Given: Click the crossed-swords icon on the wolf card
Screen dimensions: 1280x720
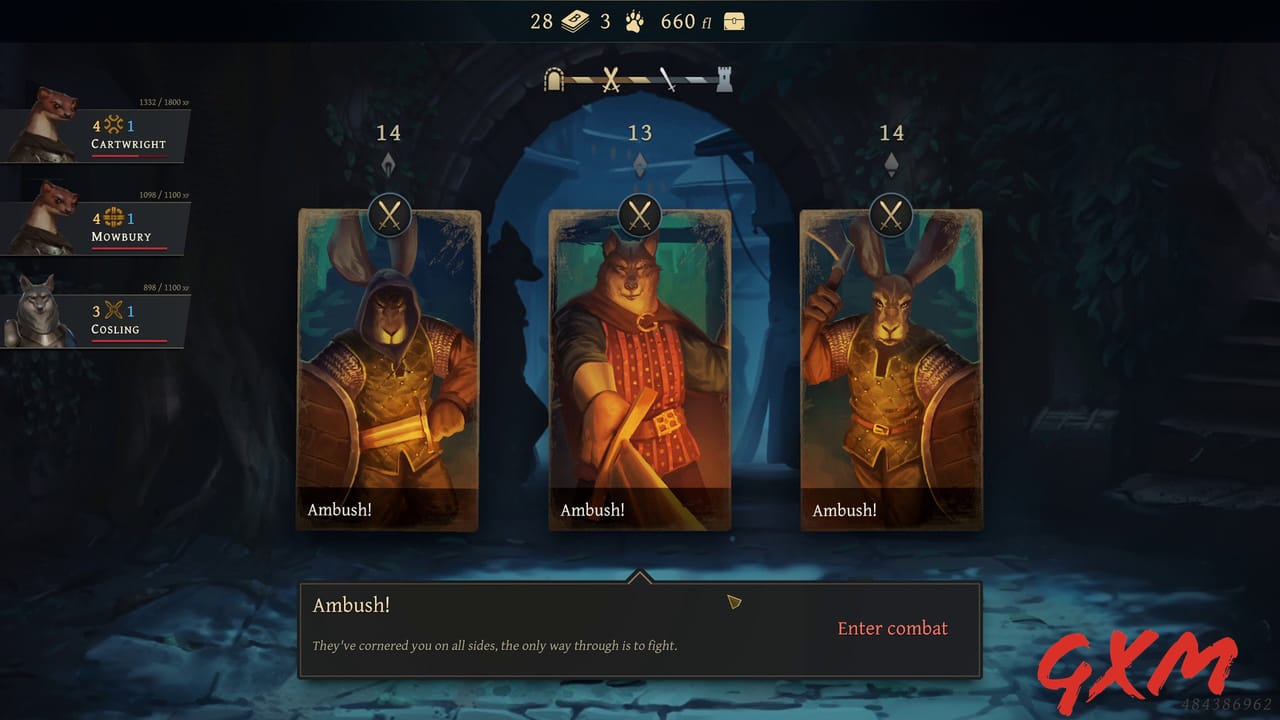Looking at the screenshot, I should pos(640,212).
